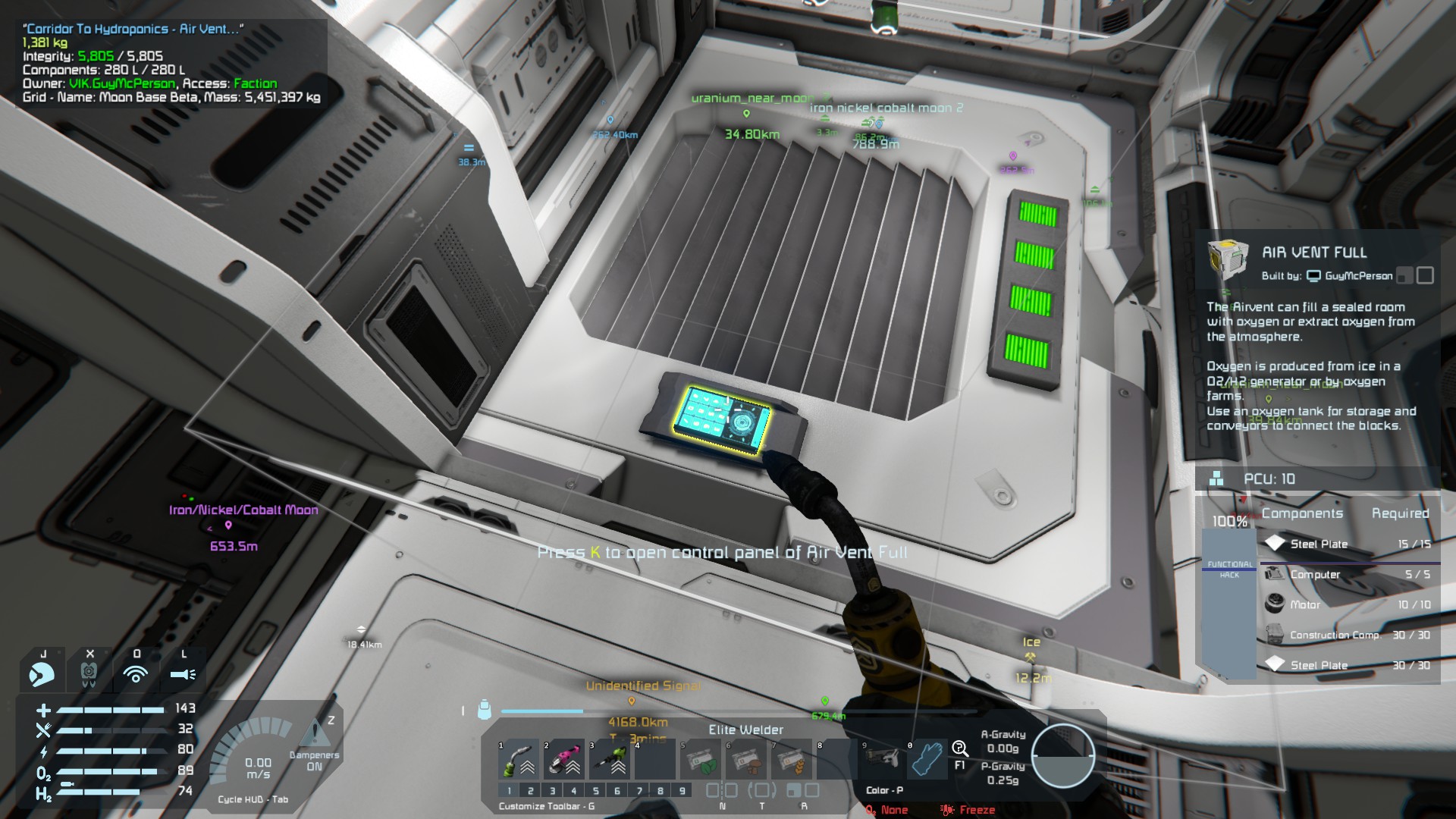
Task: Choose the green hand drill slot
Action: pos(610,759)
